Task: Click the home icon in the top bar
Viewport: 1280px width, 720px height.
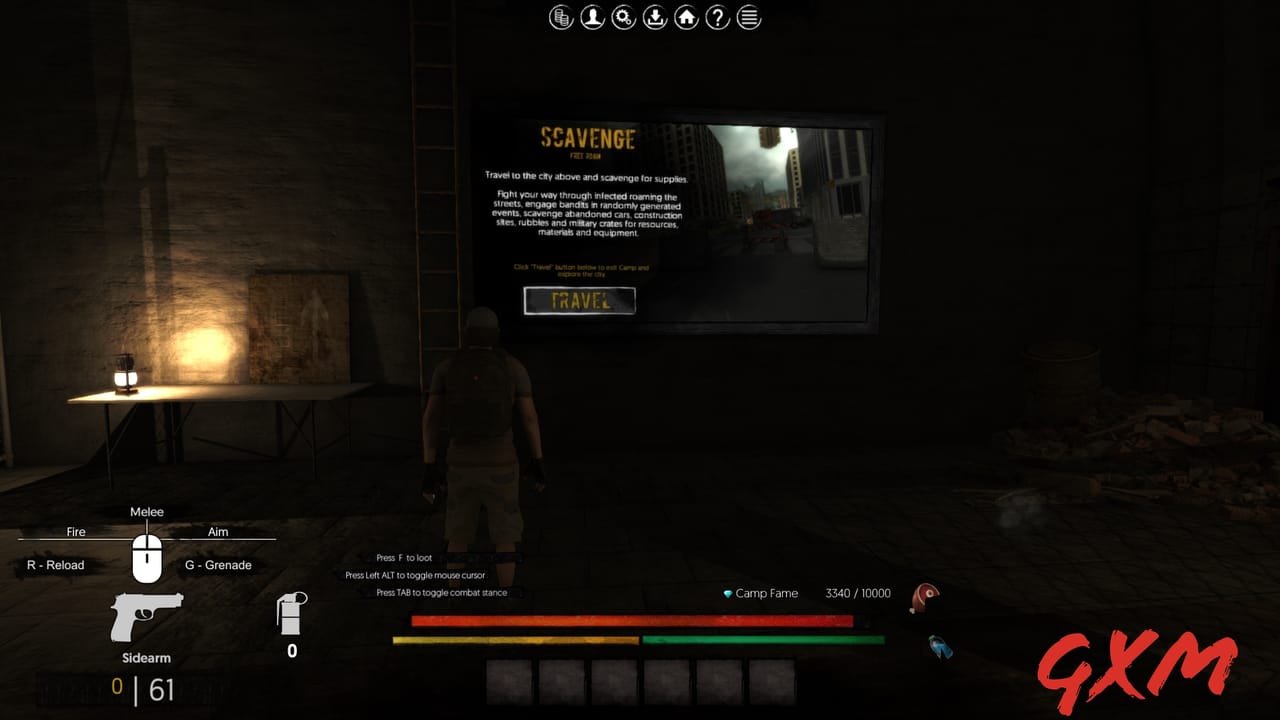Action: [686, 17]
